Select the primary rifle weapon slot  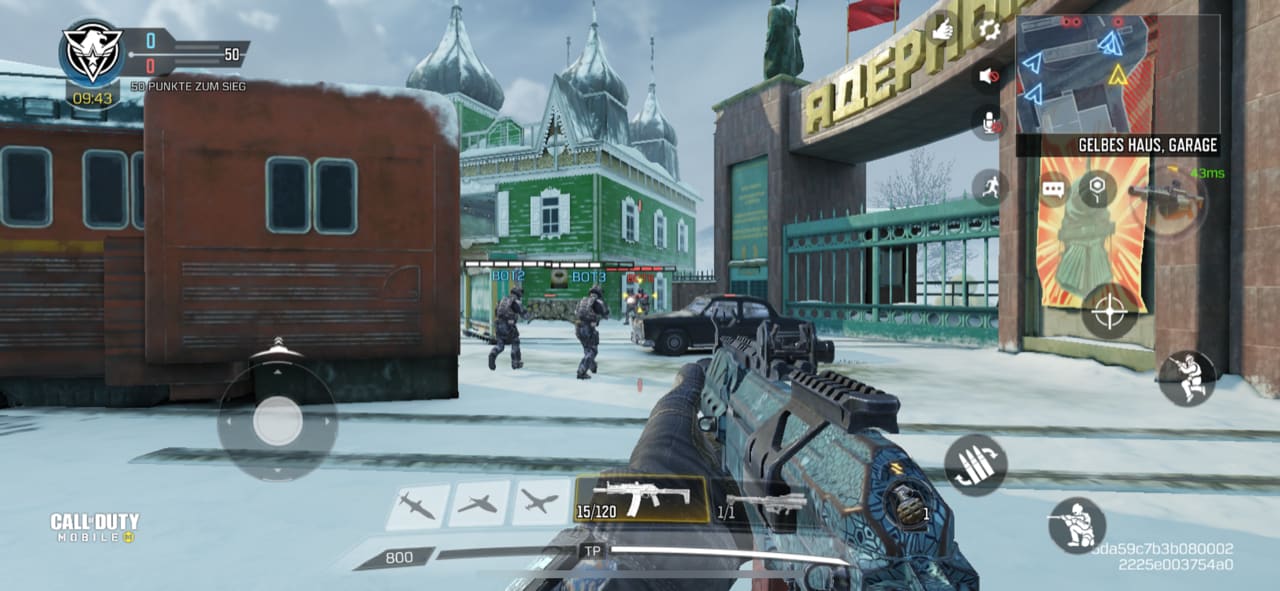[641, 498]
